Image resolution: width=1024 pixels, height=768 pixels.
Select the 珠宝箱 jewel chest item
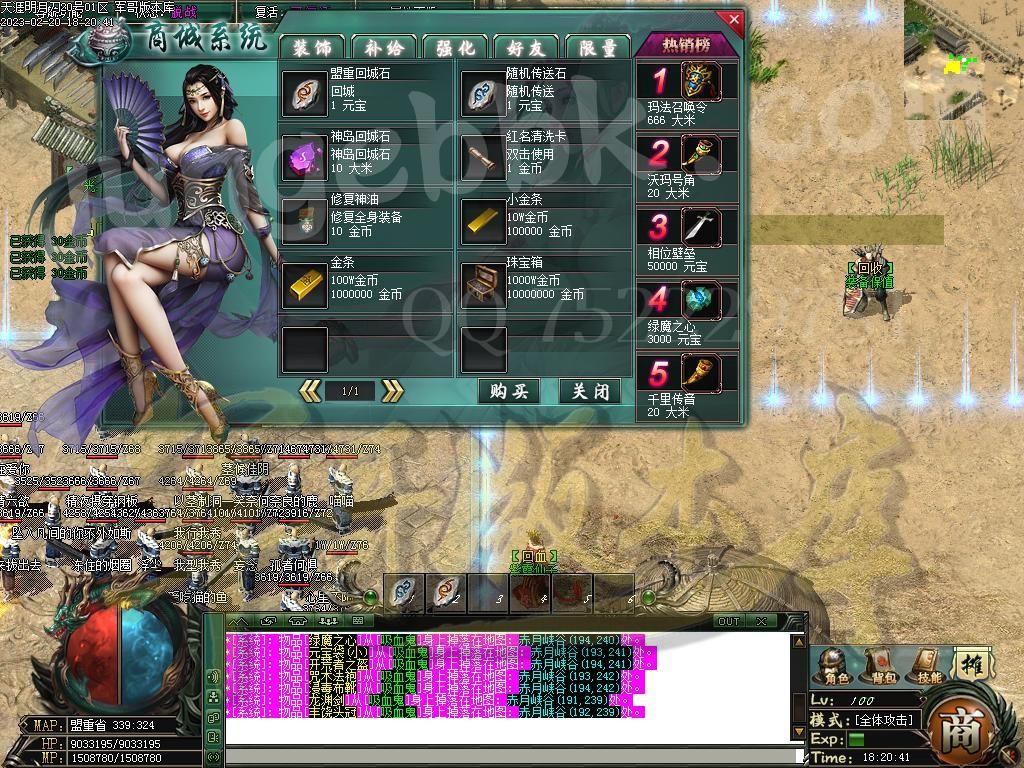point(483,284)
